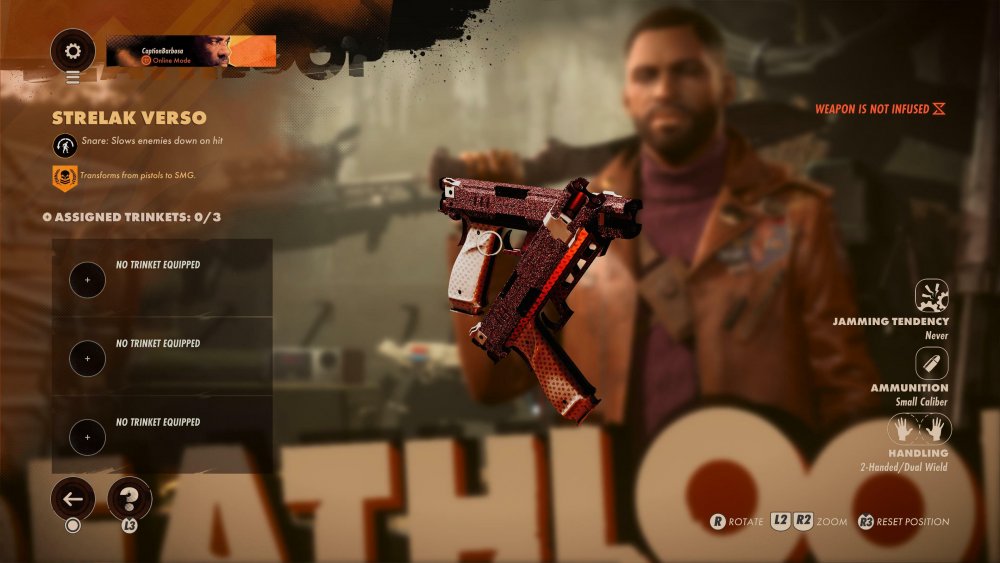Viewport: 1000px width, 563px height.
Task: Select the Snare perk icon
Action: pyautogui.click(x=64, y=144)
